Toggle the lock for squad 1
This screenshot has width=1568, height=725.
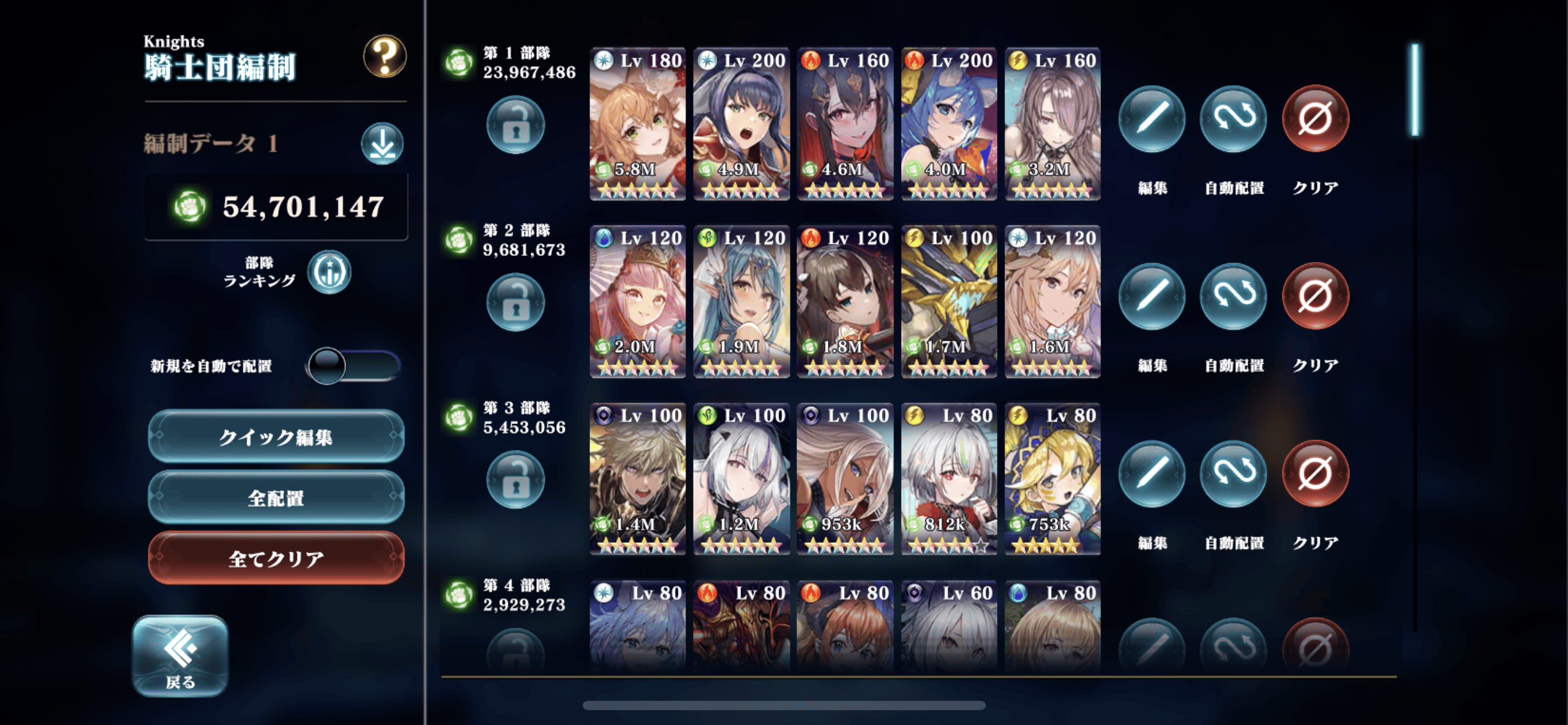[x=515, y=125]
